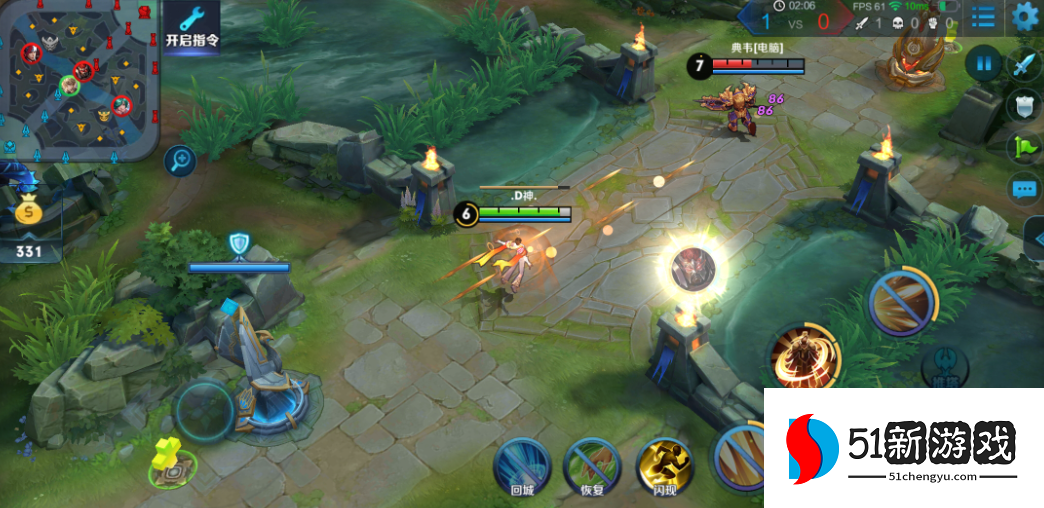Target the glowing enemy hero portrait

click(x=692, y=268)
